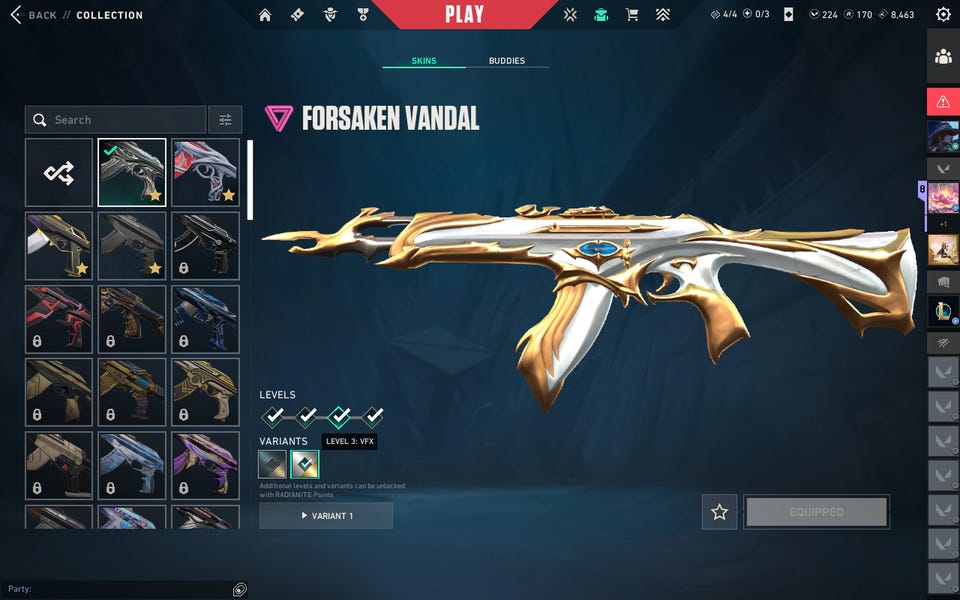Image resolution: width=960 pixels, height=600 pixels.
Task: Open the filter options beside search
Action: pos(225,120)
